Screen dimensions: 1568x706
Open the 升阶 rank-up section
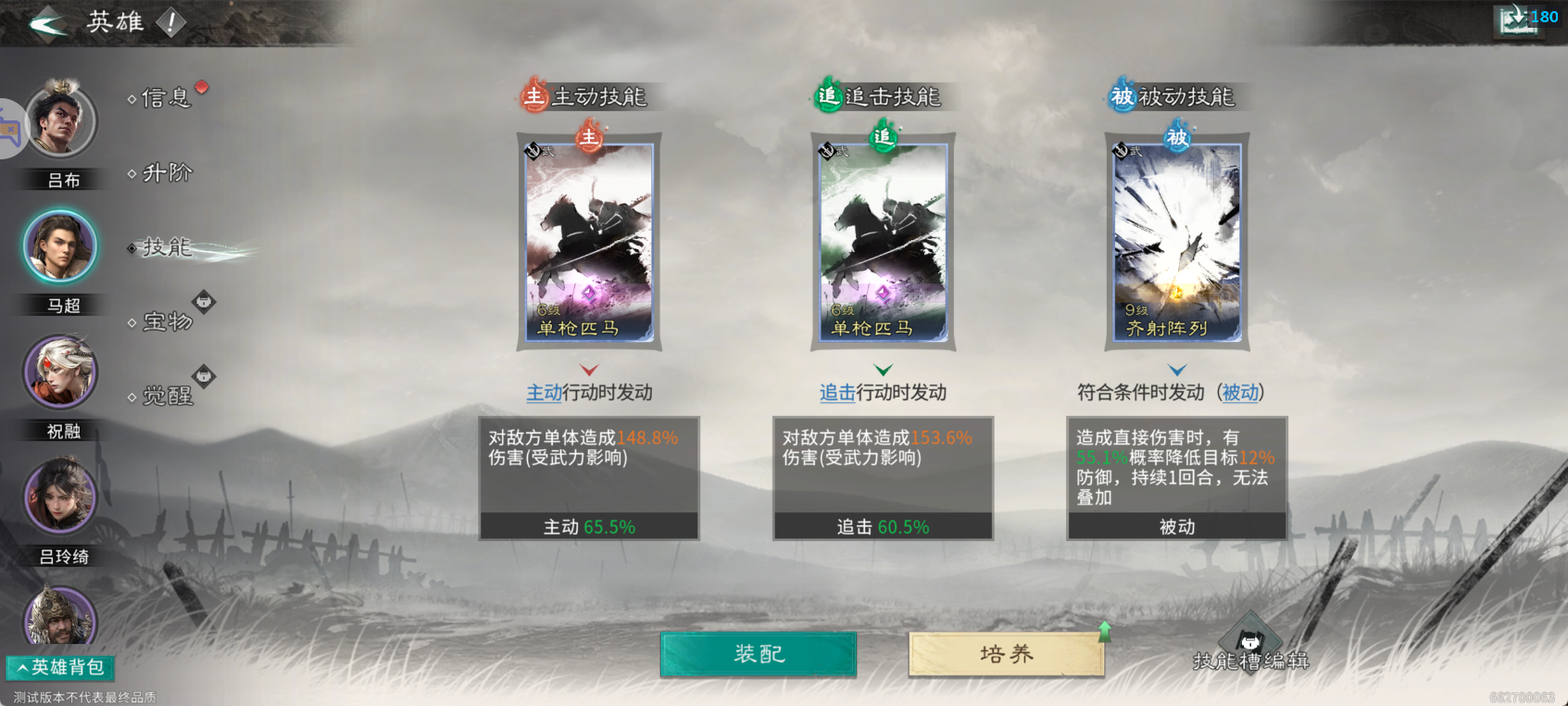click(167, 174)
